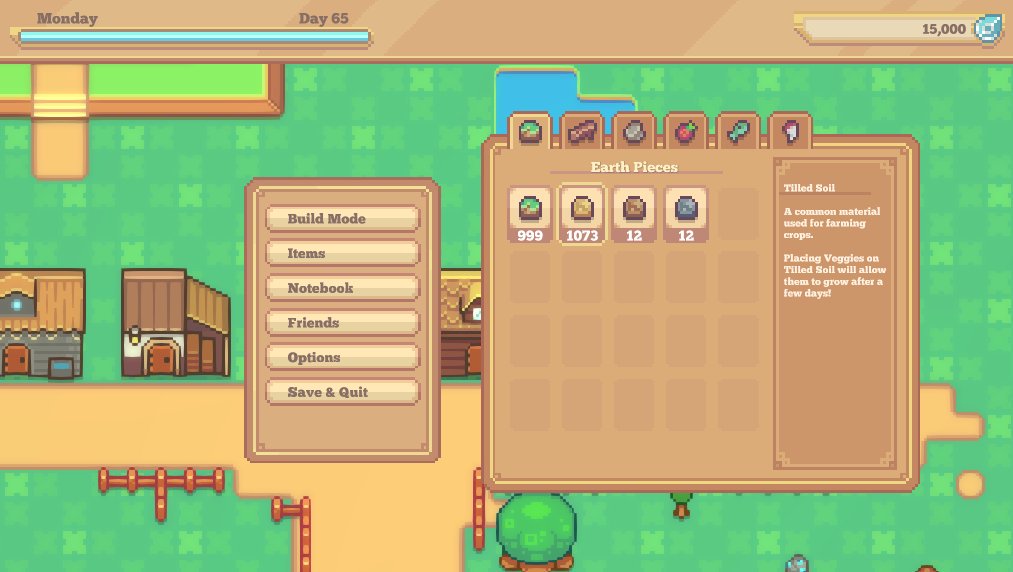Select the Items menu entry
The height and width of the screenshot is (572, 1013).
pyautogui.click(x=342, y=254)
